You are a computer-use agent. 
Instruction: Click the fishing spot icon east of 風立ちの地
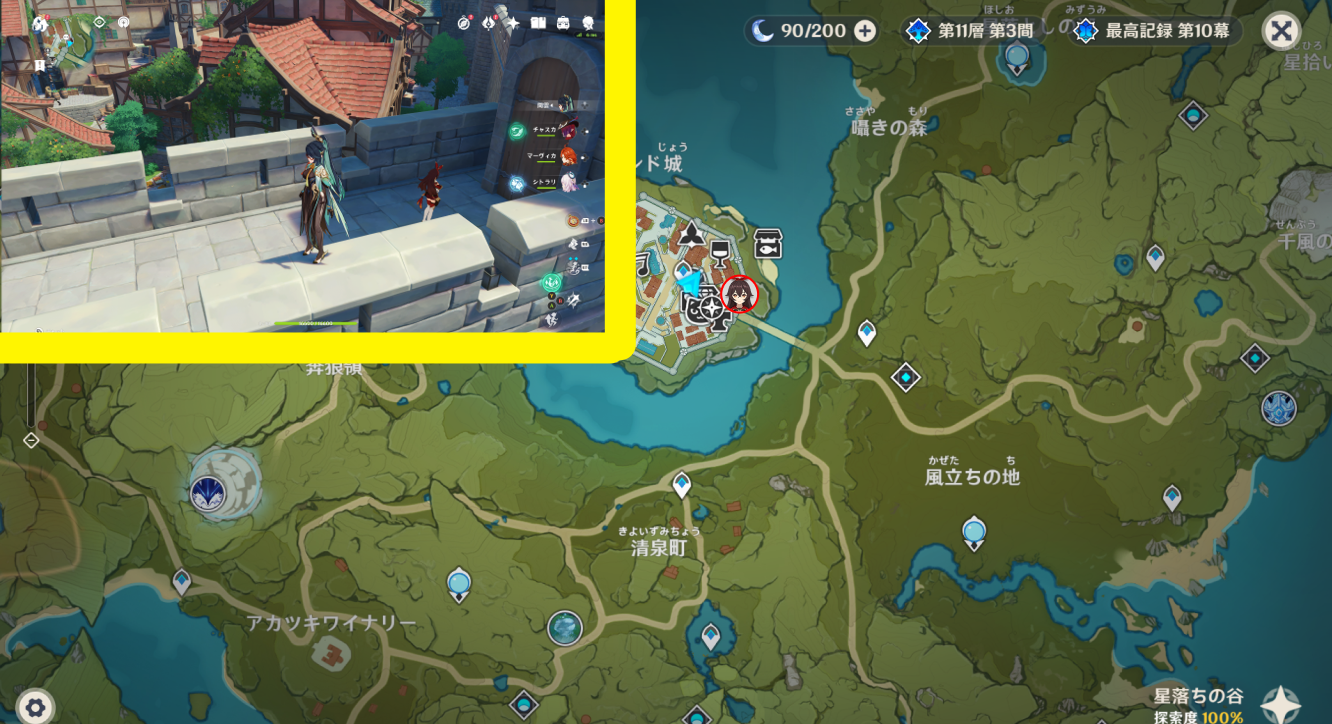pos(973,530)
